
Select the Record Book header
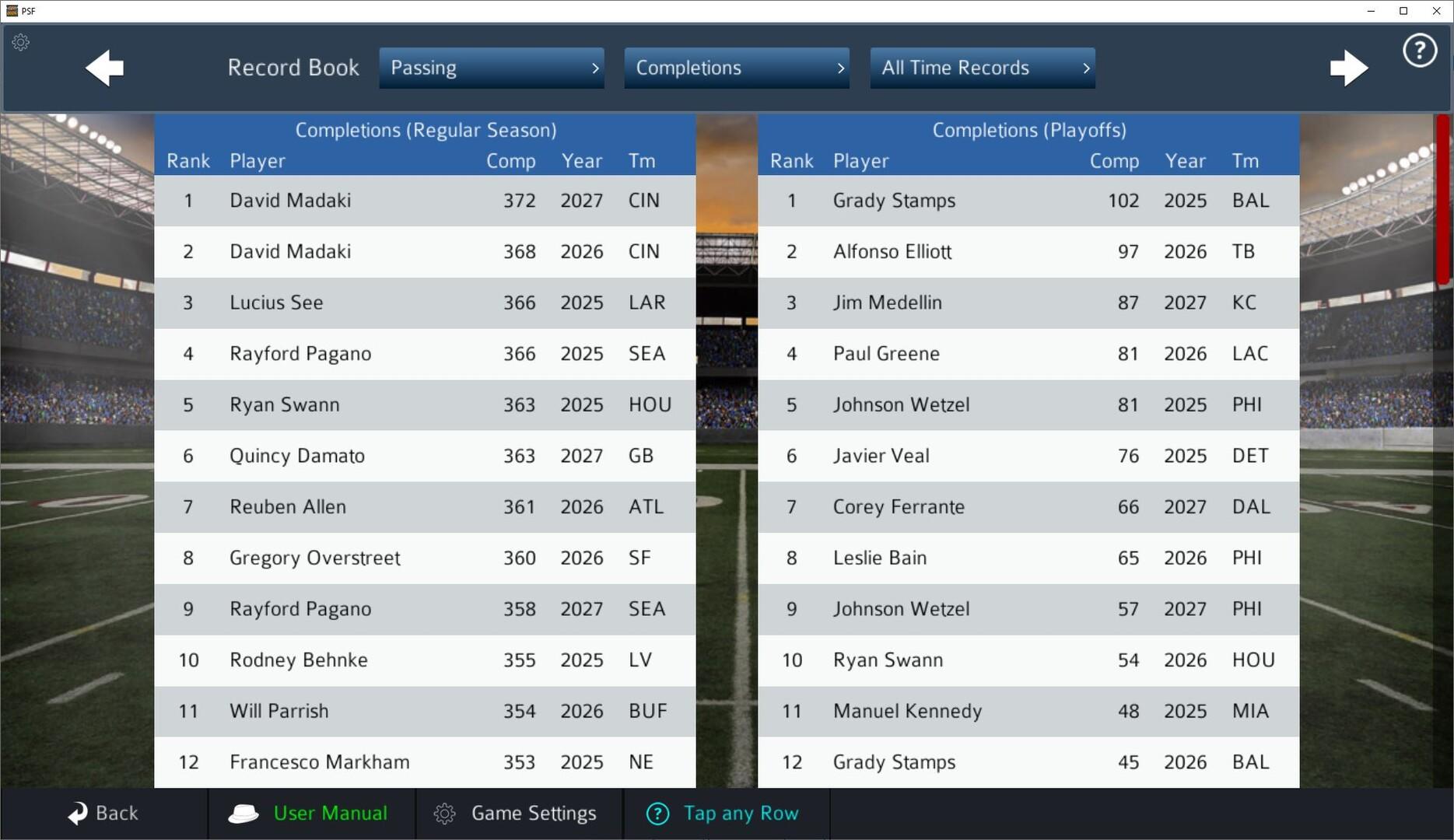(293, 68)
